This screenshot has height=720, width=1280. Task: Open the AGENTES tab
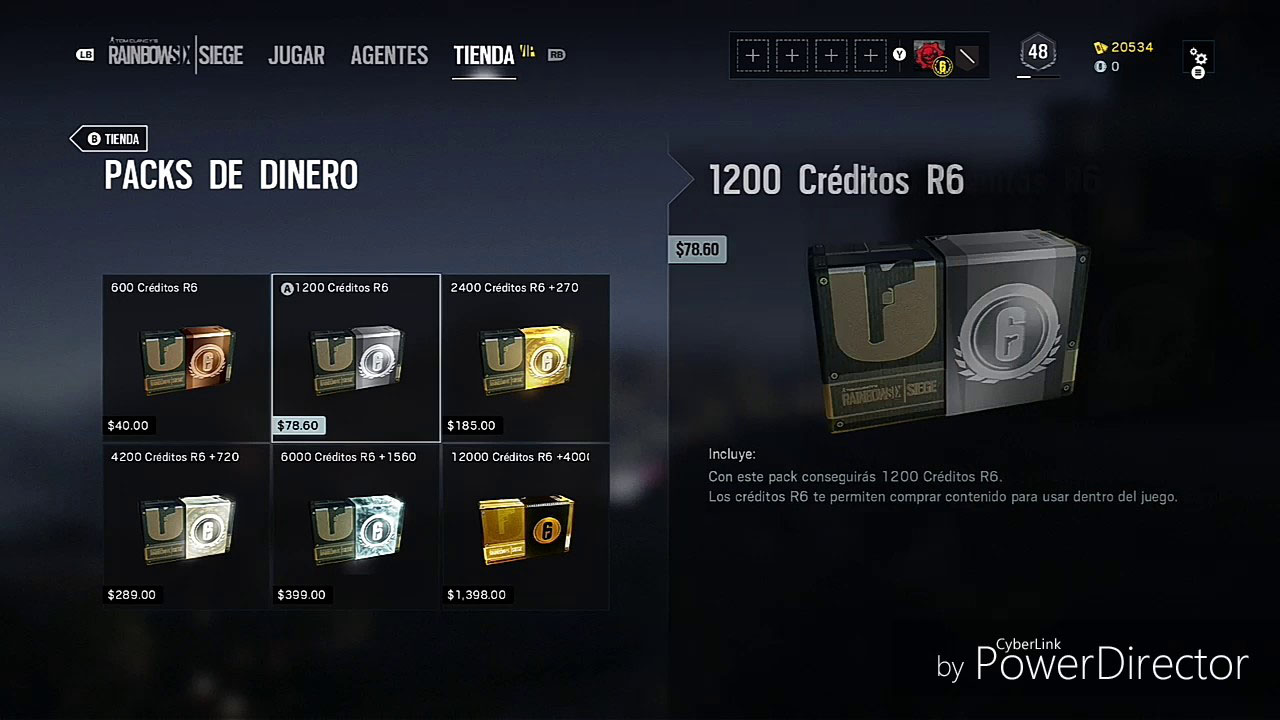[389, 55]
